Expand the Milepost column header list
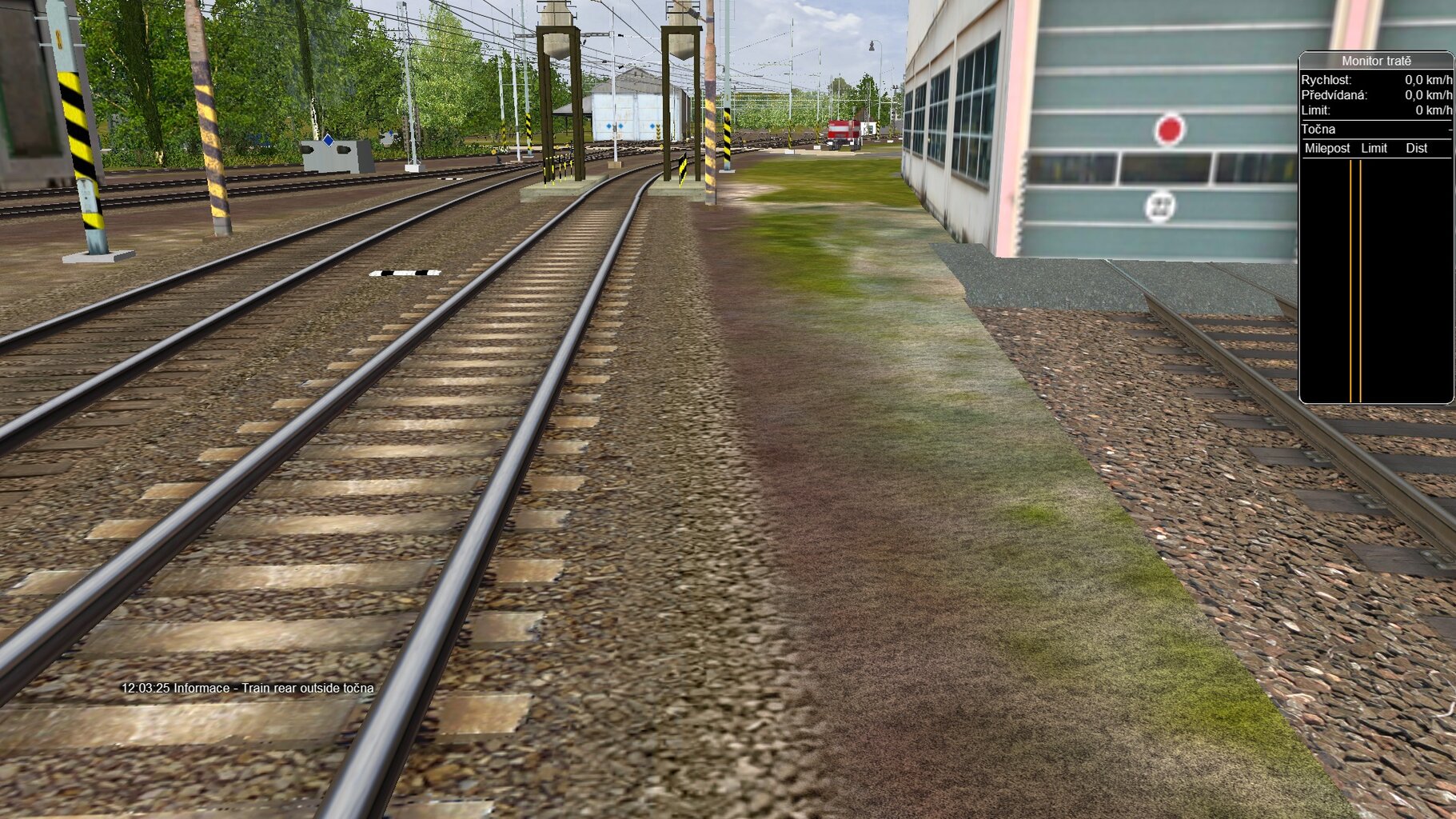 [x=1326, y=148]
